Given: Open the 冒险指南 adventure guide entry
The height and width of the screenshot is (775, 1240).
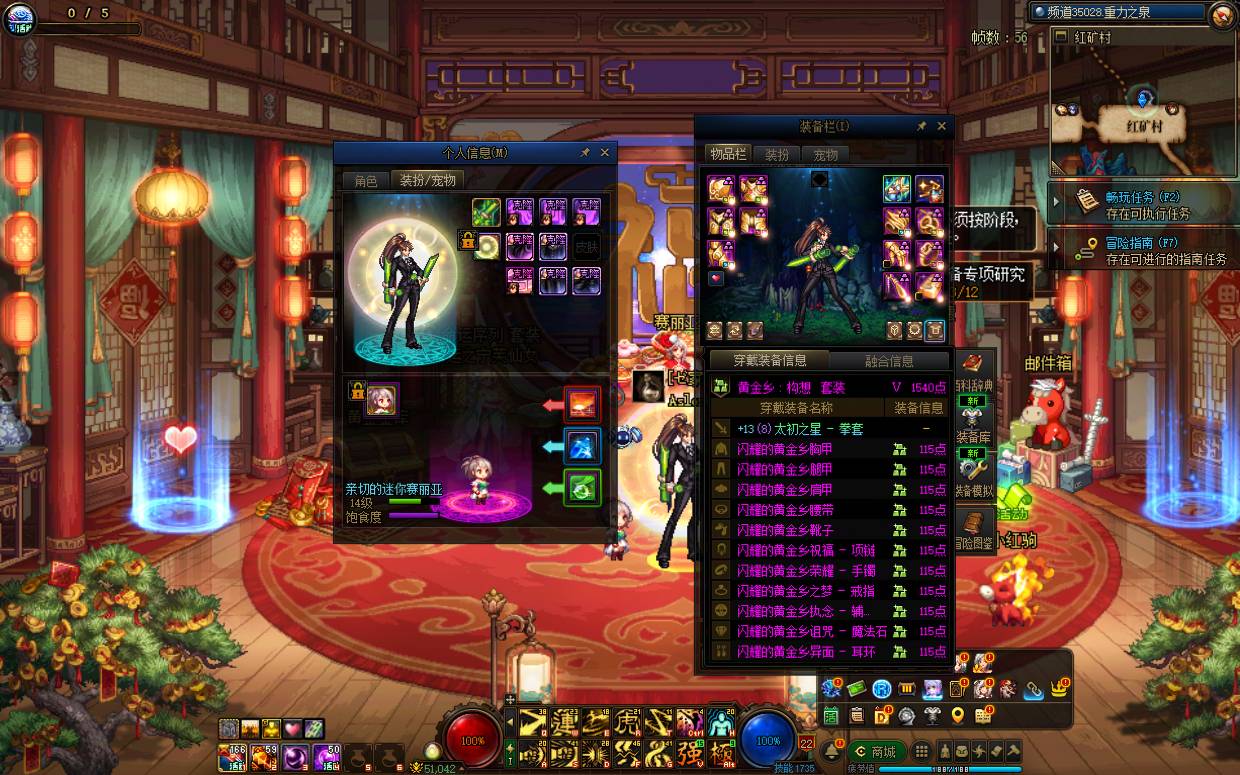Looking at the screenshot, I should click(x=1140, y=249).
